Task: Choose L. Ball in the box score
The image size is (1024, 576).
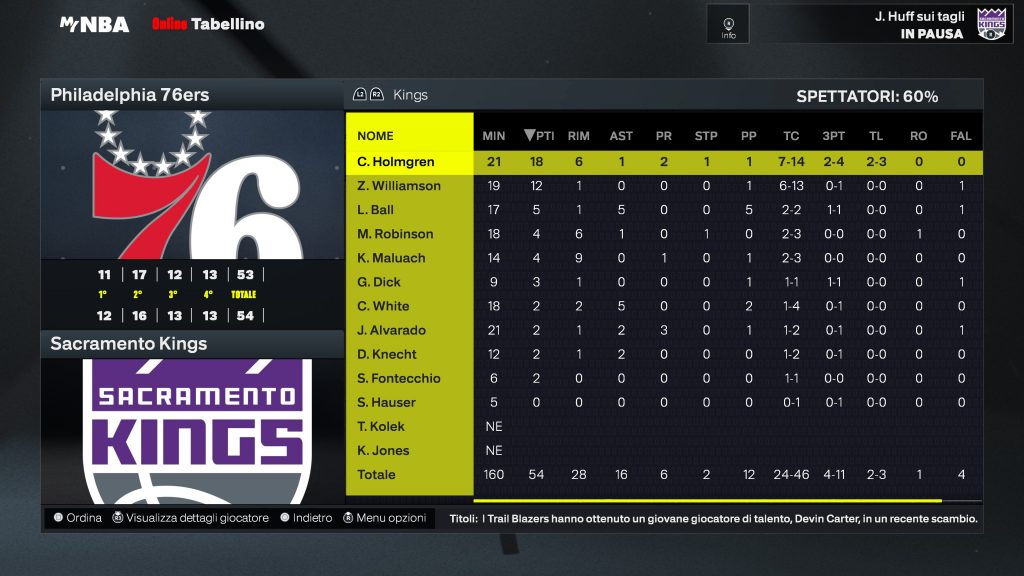Action: [376, 210]
